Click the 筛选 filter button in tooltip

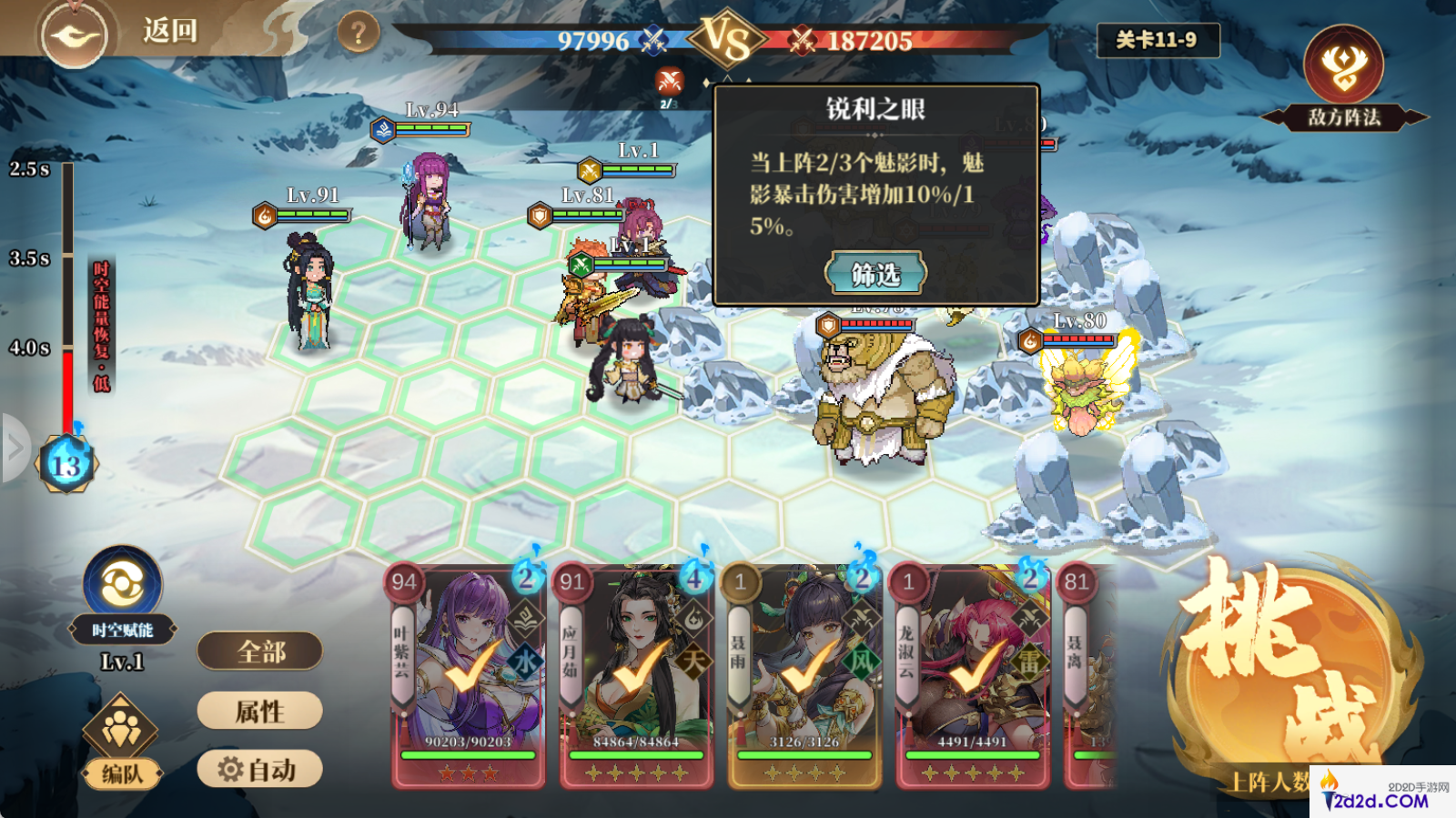(x=875, y=273)
